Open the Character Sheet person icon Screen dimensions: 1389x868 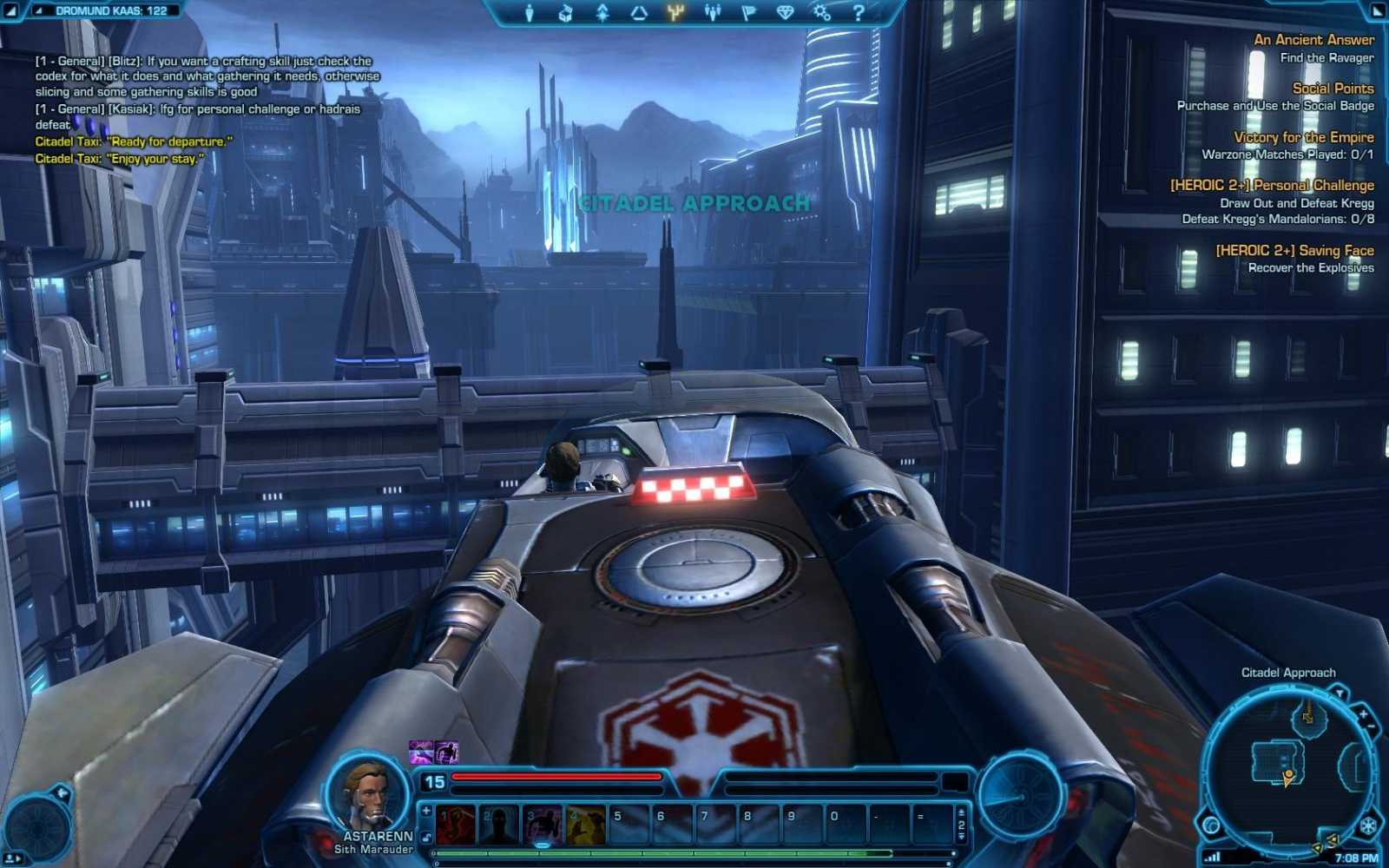click(x=530, y=12)
